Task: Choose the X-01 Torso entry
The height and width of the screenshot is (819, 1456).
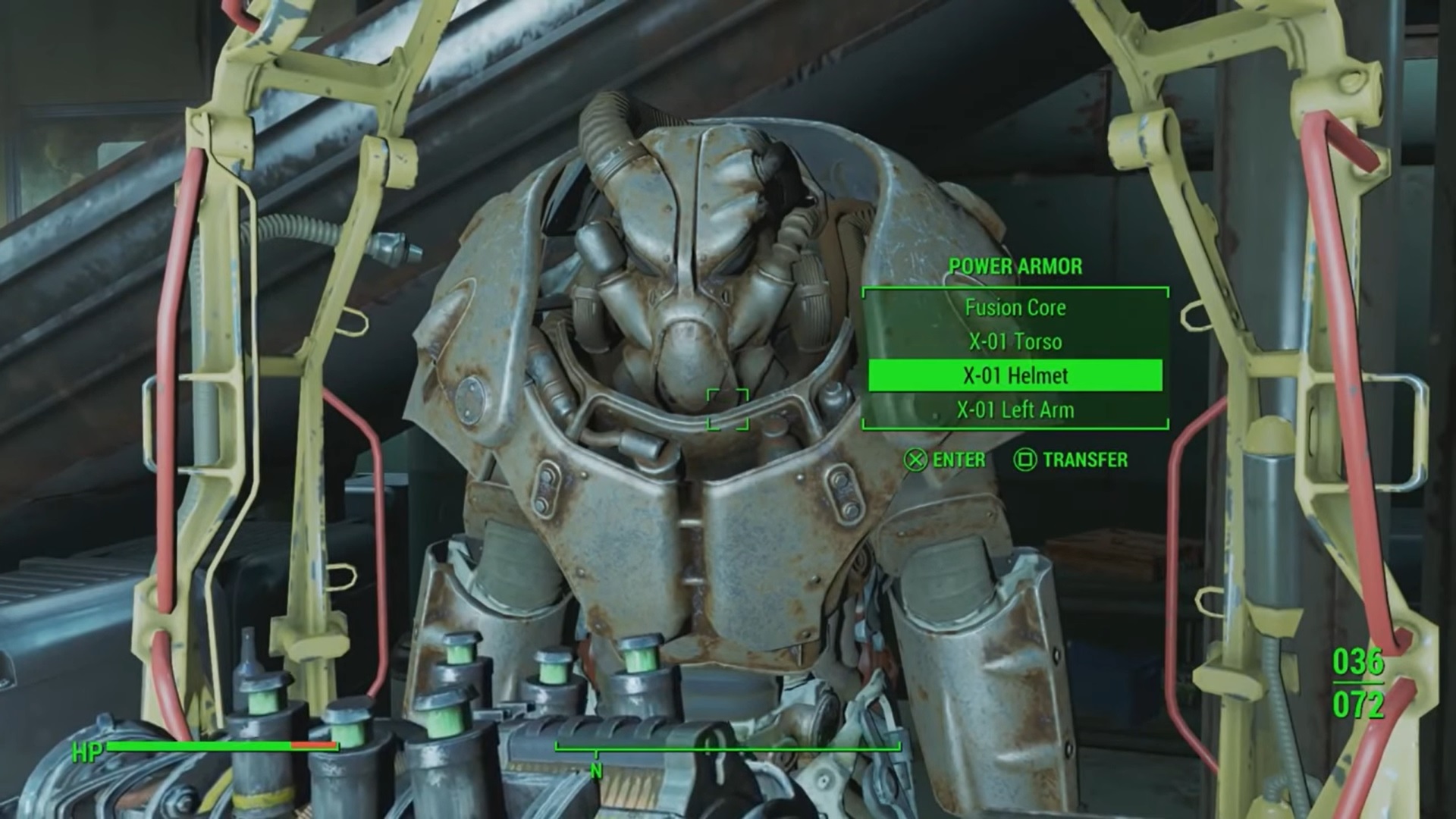Action: (x=1015, y=341)
